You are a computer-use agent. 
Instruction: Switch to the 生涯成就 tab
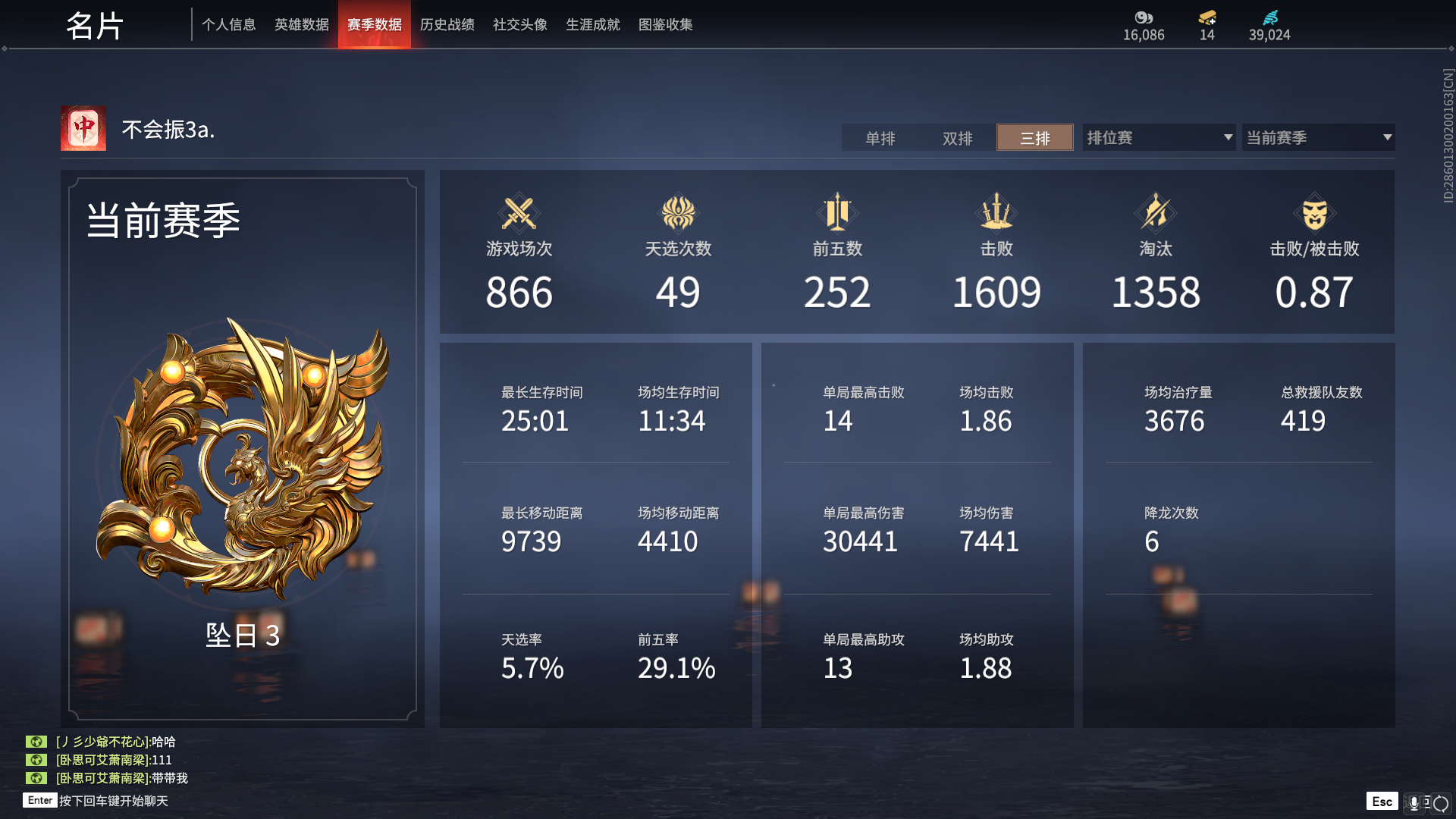pyautogui.click(x=592, y=24)
